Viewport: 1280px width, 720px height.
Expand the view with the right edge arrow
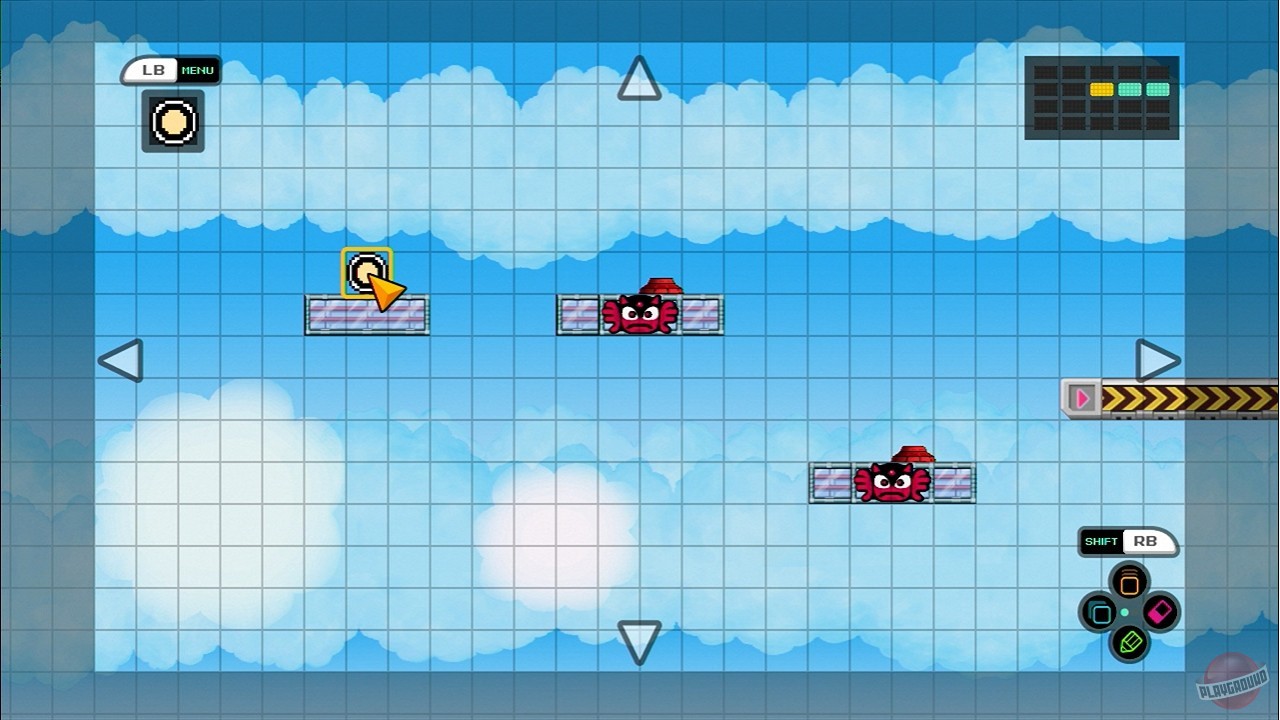click(x=1157, y=362)
